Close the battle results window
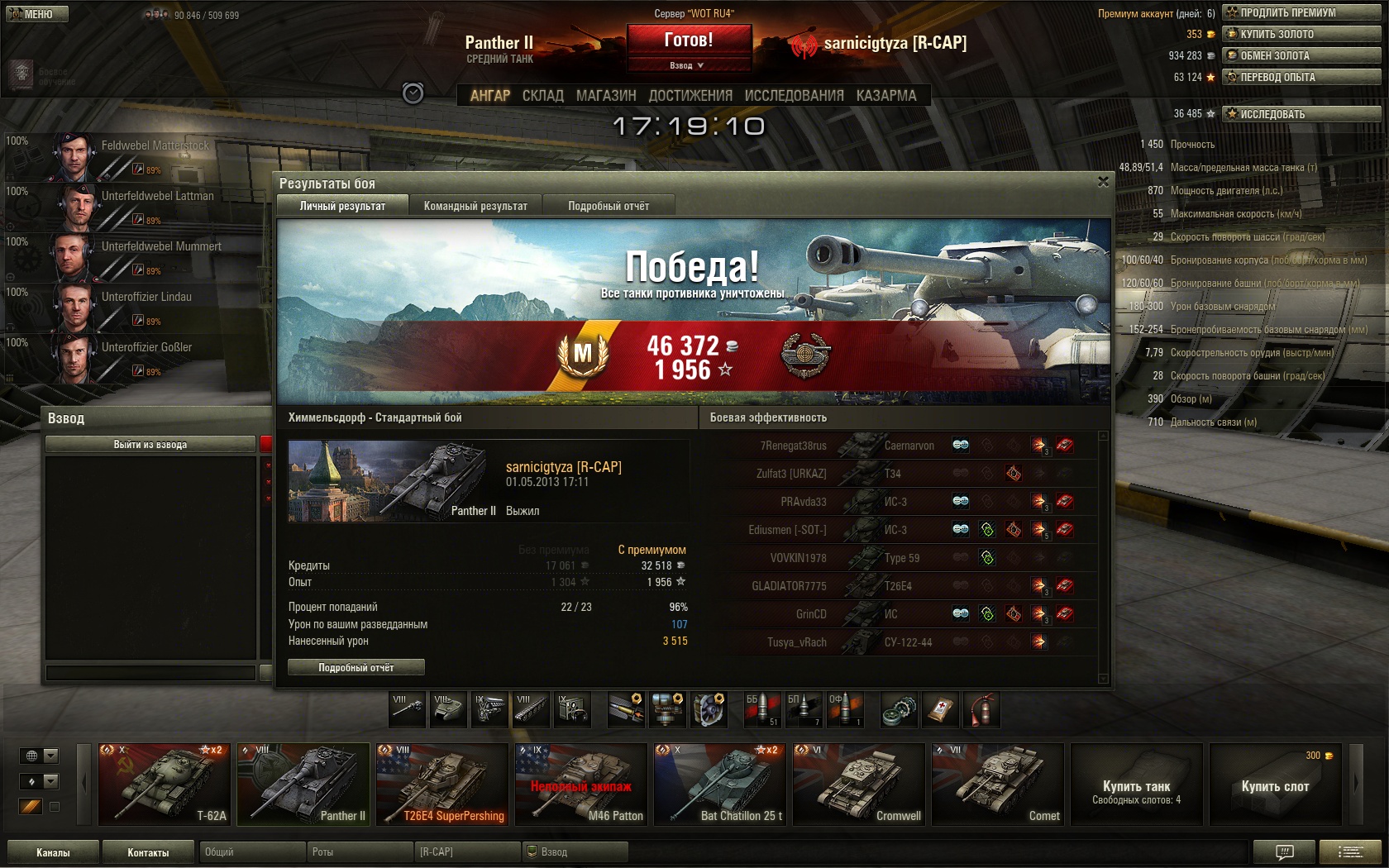 (x=1103, y=182)
